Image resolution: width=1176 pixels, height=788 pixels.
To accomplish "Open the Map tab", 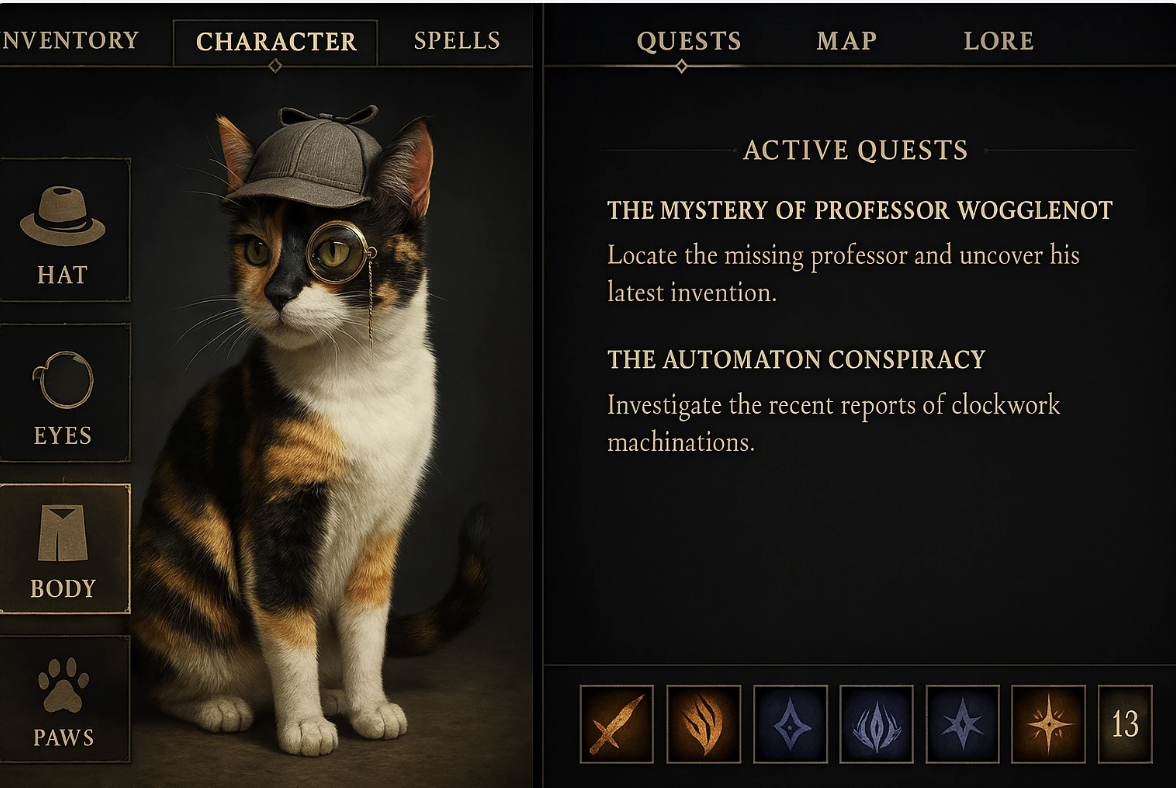I will [x=846, y=41].
